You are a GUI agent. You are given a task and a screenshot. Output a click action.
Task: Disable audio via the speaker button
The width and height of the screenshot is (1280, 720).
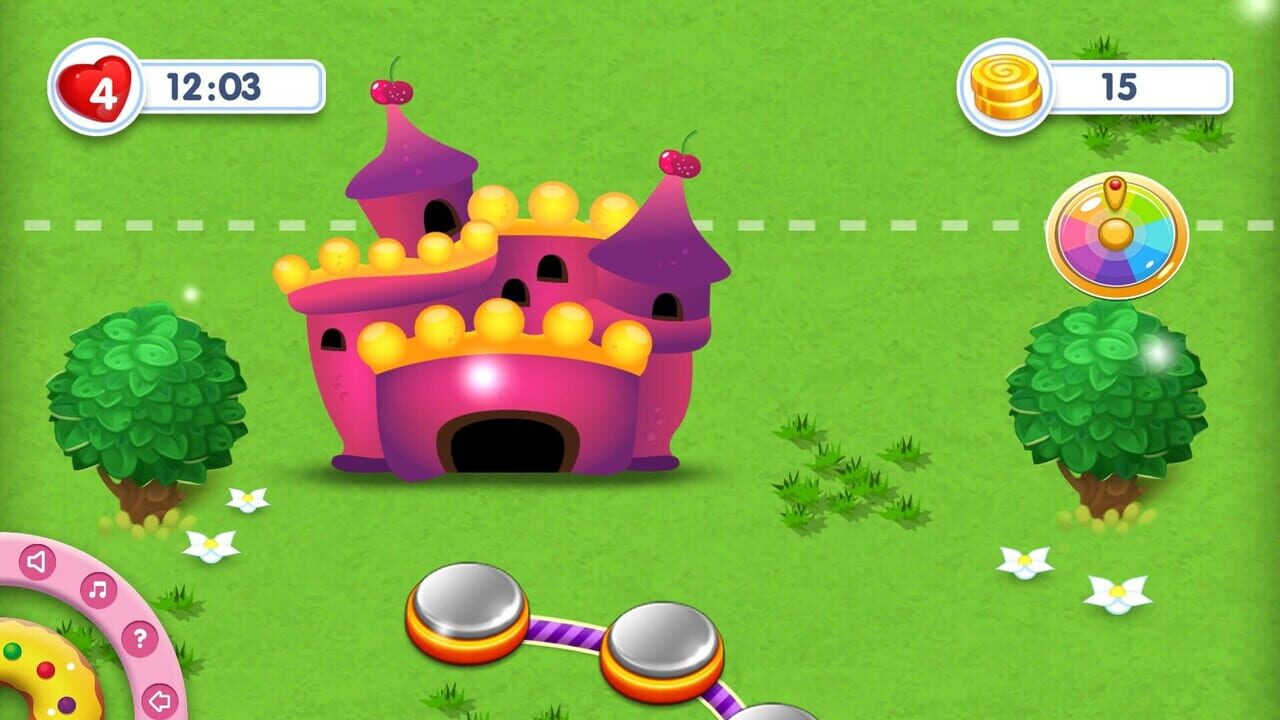tap(37, 561)
